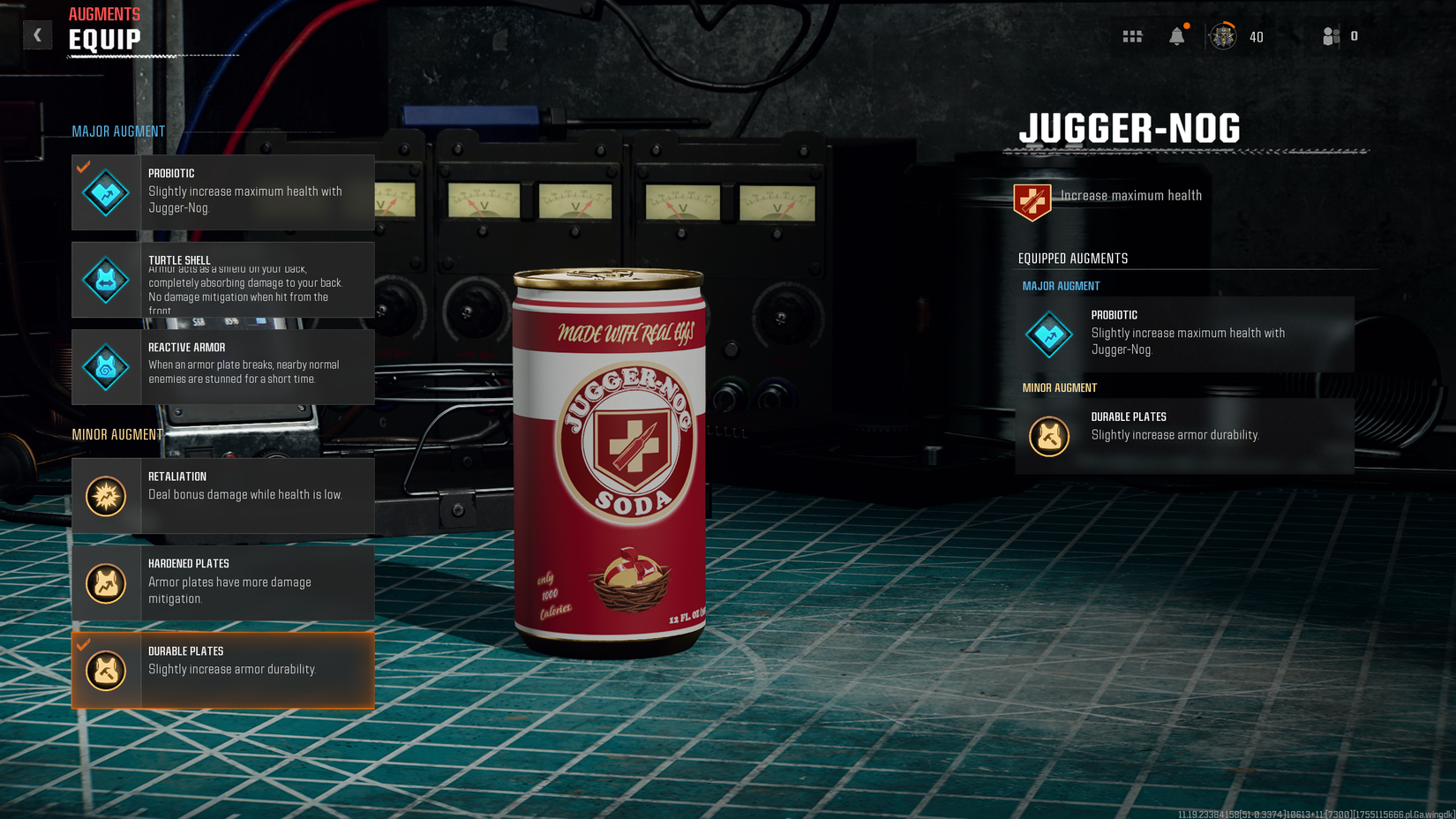
Task: Expand the Minor Augment section header
Action: (x=118, y=434)
